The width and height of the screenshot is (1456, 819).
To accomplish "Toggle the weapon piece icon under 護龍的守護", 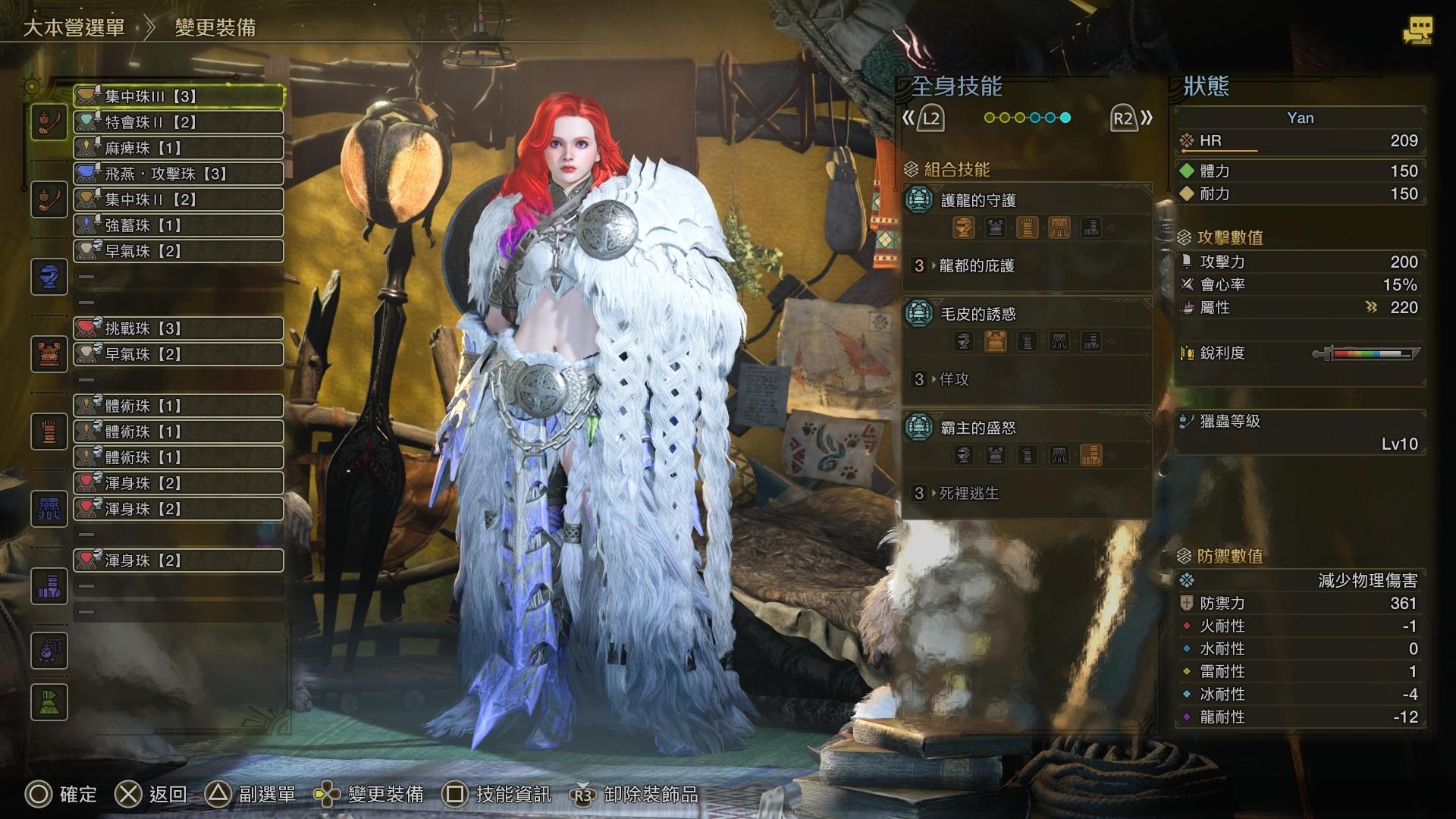I will (x=964, y=227).
